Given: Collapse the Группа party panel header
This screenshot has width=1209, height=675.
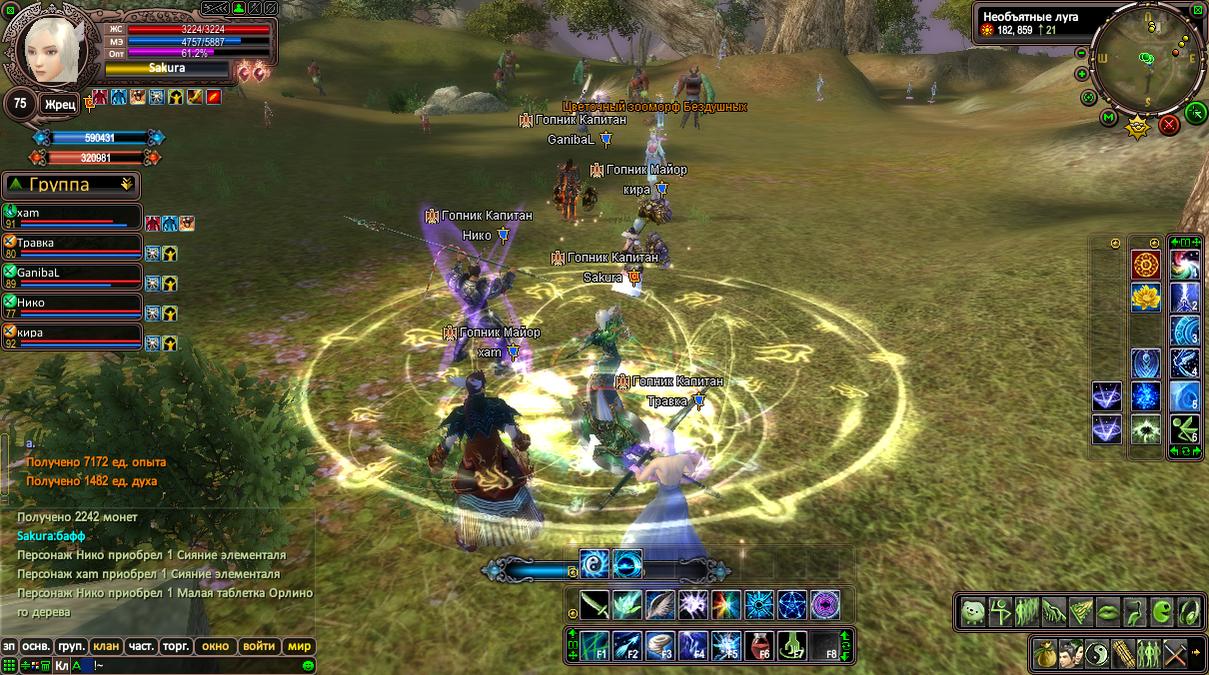Looking at the screenshot, I should click(x=72, y=185).
